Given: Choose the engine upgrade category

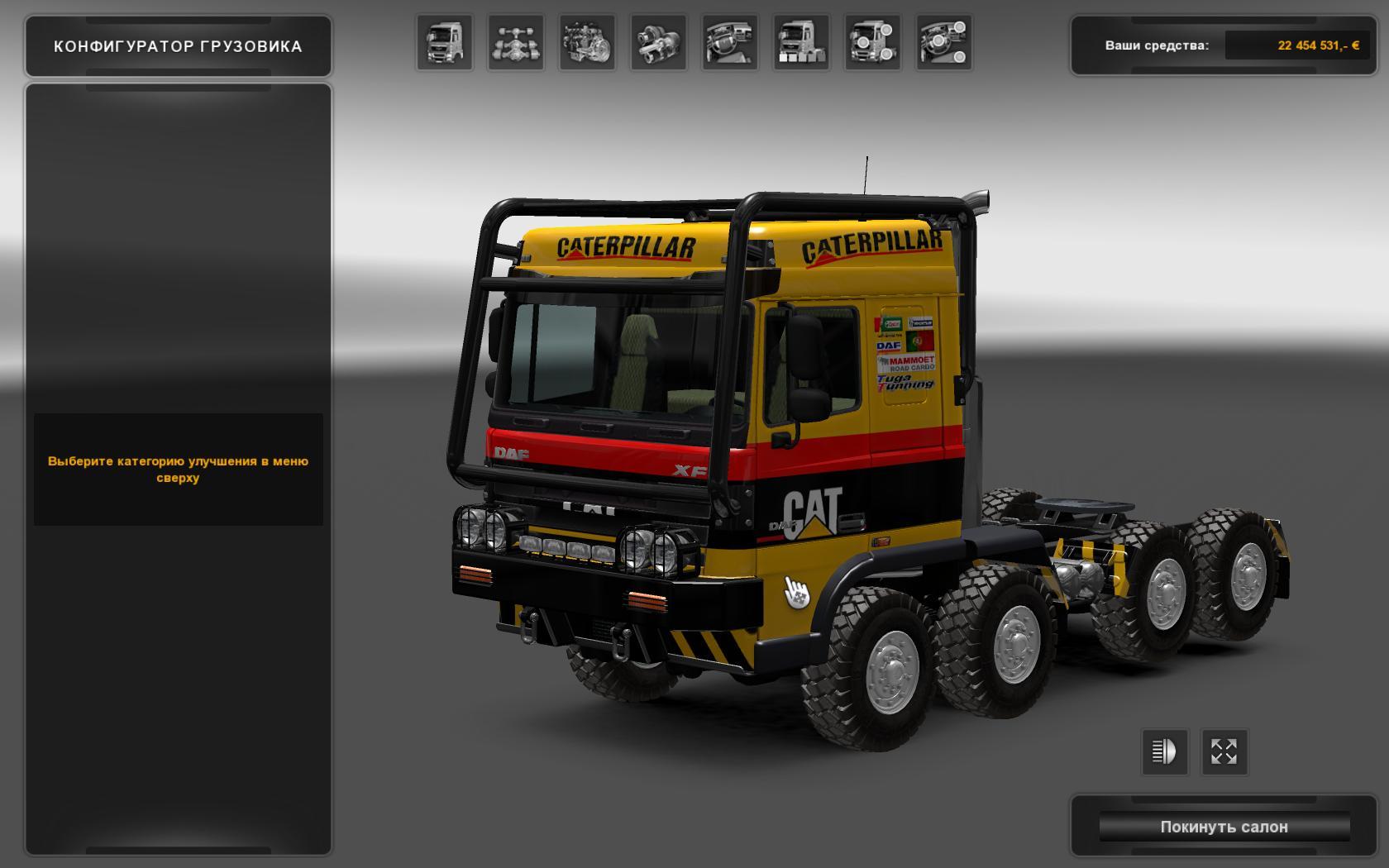Looking at the screenshot, I should coord(587,43).
